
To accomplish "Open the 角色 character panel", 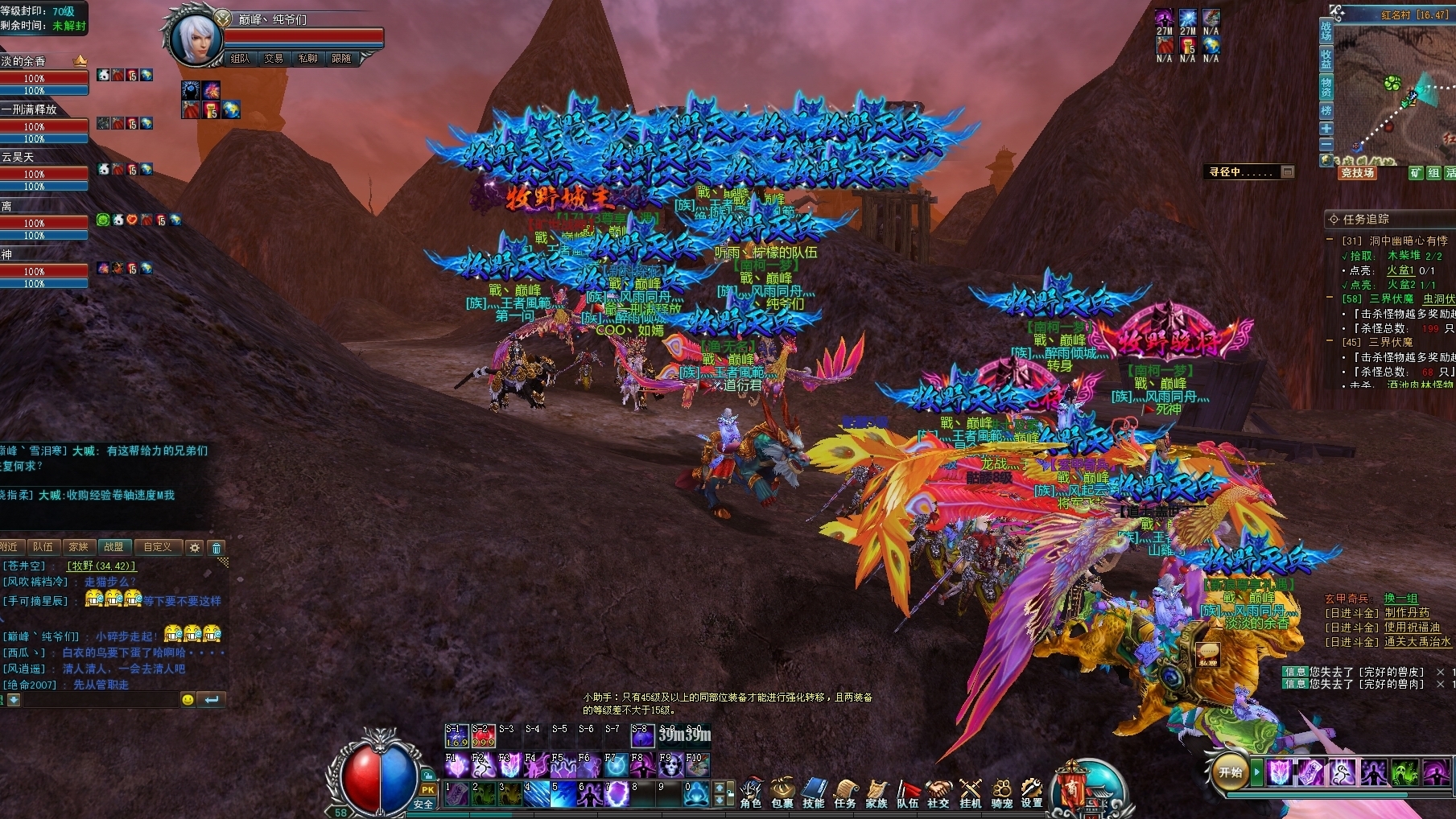I will [x=751, y=792].
